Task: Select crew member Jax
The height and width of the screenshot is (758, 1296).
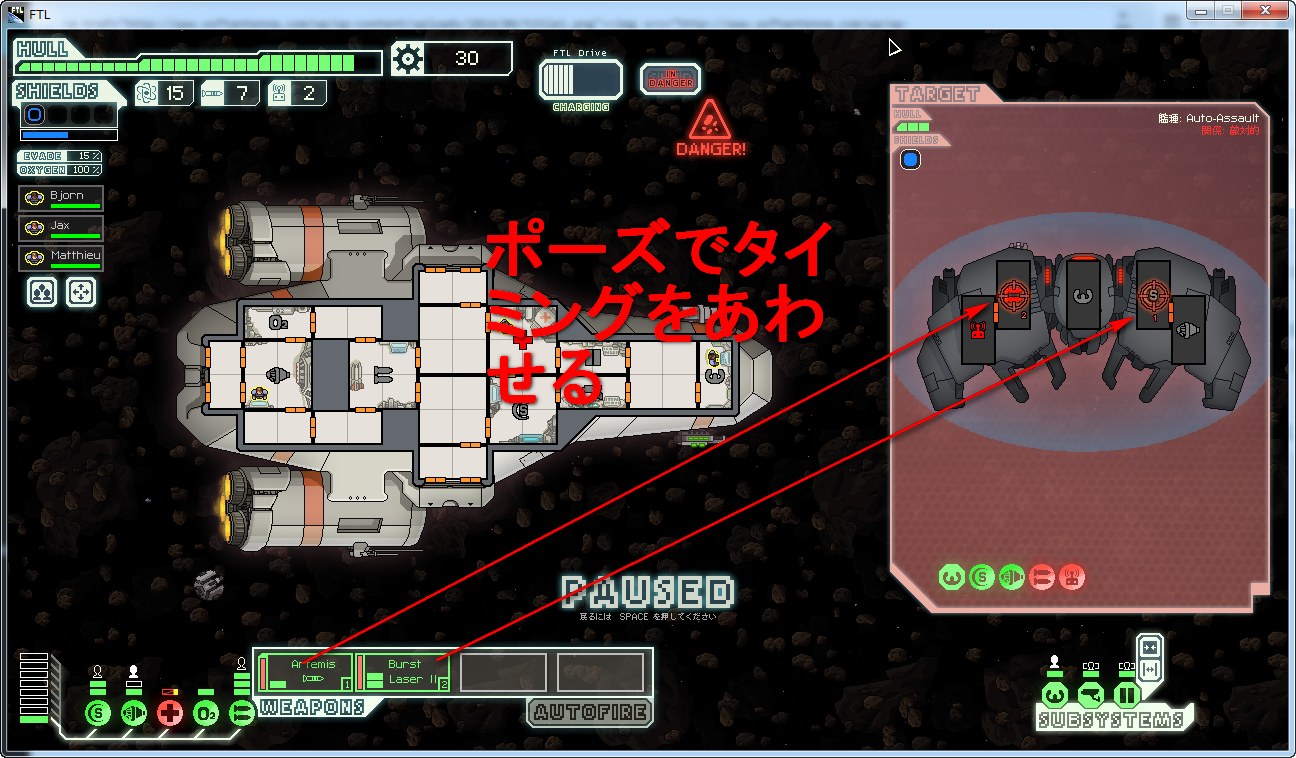Action: 61,228
